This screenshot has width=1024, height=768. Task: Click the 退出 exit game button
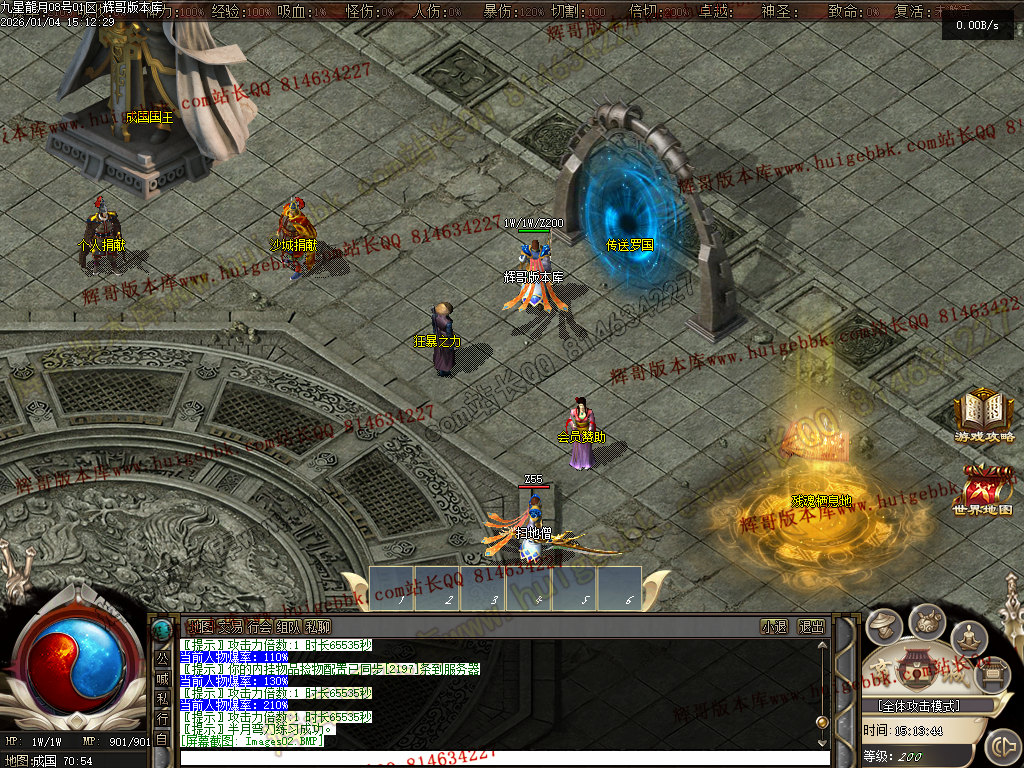tap(811, 627)
